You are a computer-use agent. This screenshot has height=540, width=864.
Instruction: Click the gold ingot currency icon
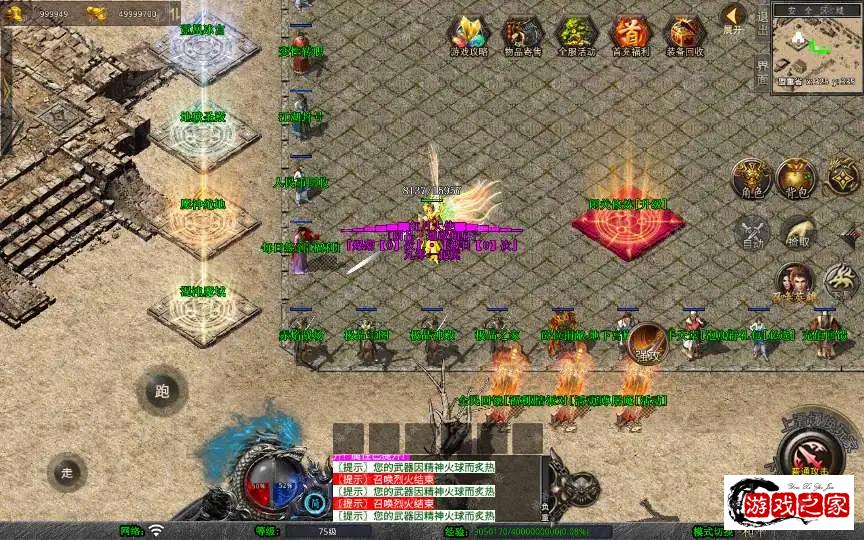coord(97,13)
